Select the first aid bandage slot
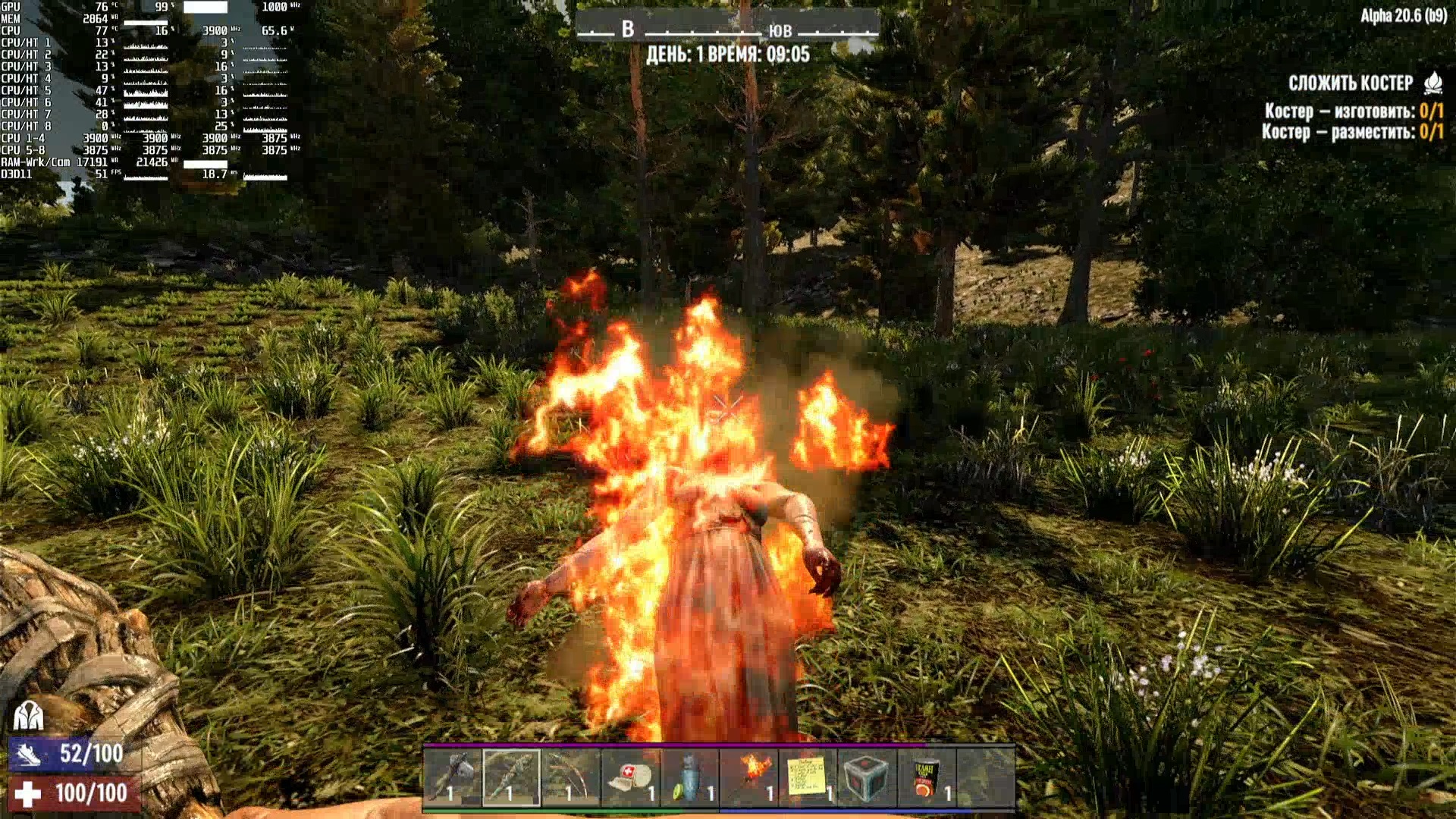1456x819 pixels. click(630, 777)
